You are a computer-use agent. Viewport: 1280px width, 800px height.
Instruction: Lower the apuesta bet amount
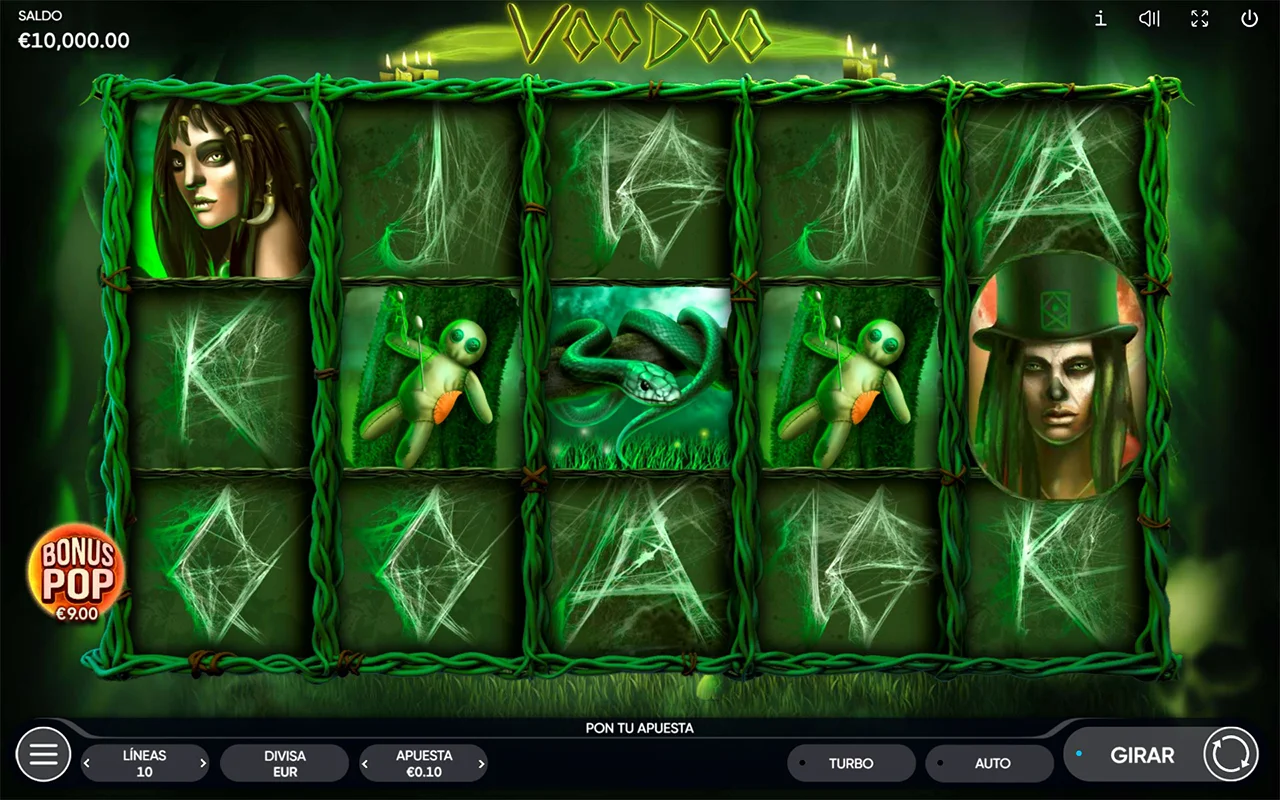point(366,764)
